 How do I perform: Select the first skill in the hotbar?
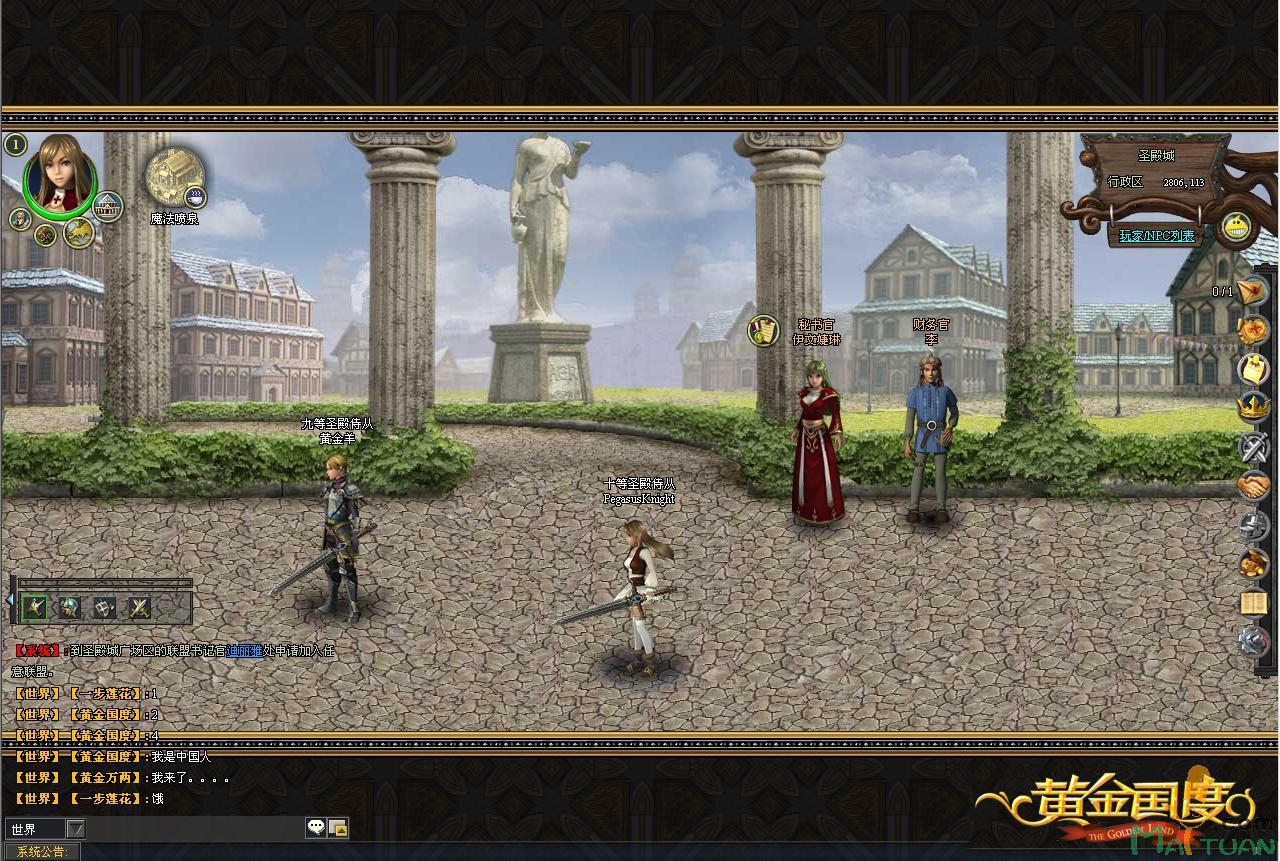tap(35, 606)
